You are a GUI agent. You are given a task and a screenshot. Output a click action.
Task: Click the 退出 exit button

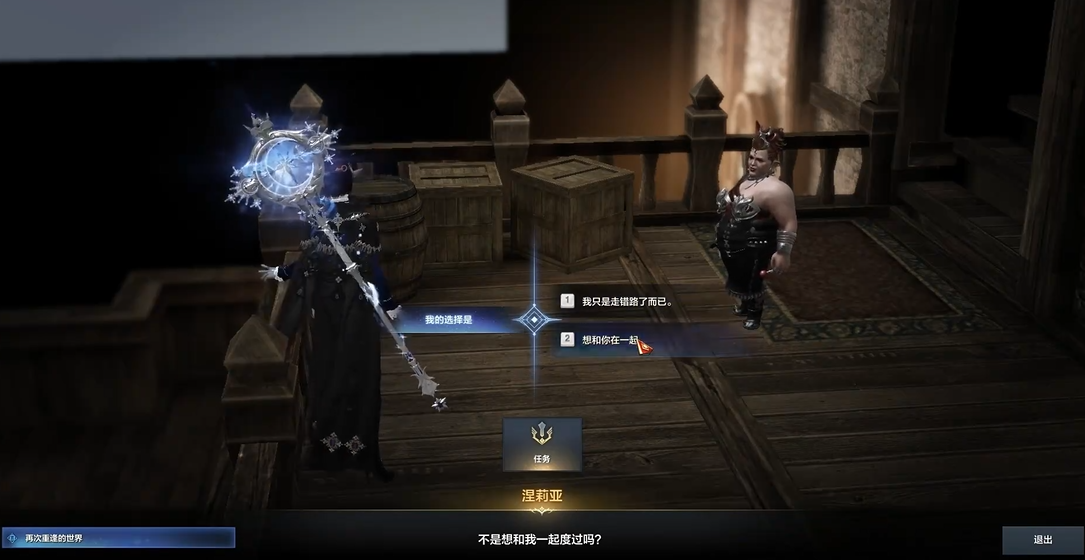tap(1042, 540)
